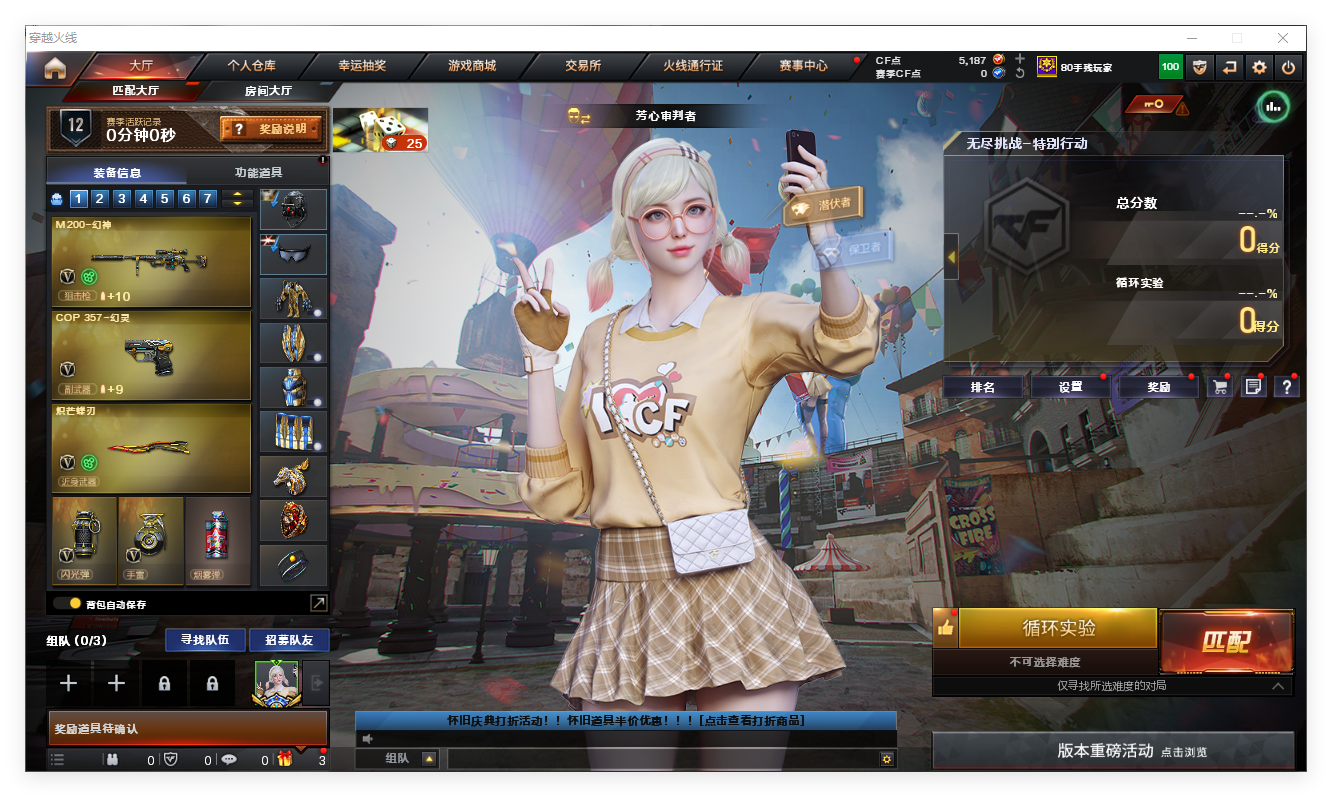Click the 版本重磅活动 banner
This screenshot has width=1332, height=797.
1113,751
